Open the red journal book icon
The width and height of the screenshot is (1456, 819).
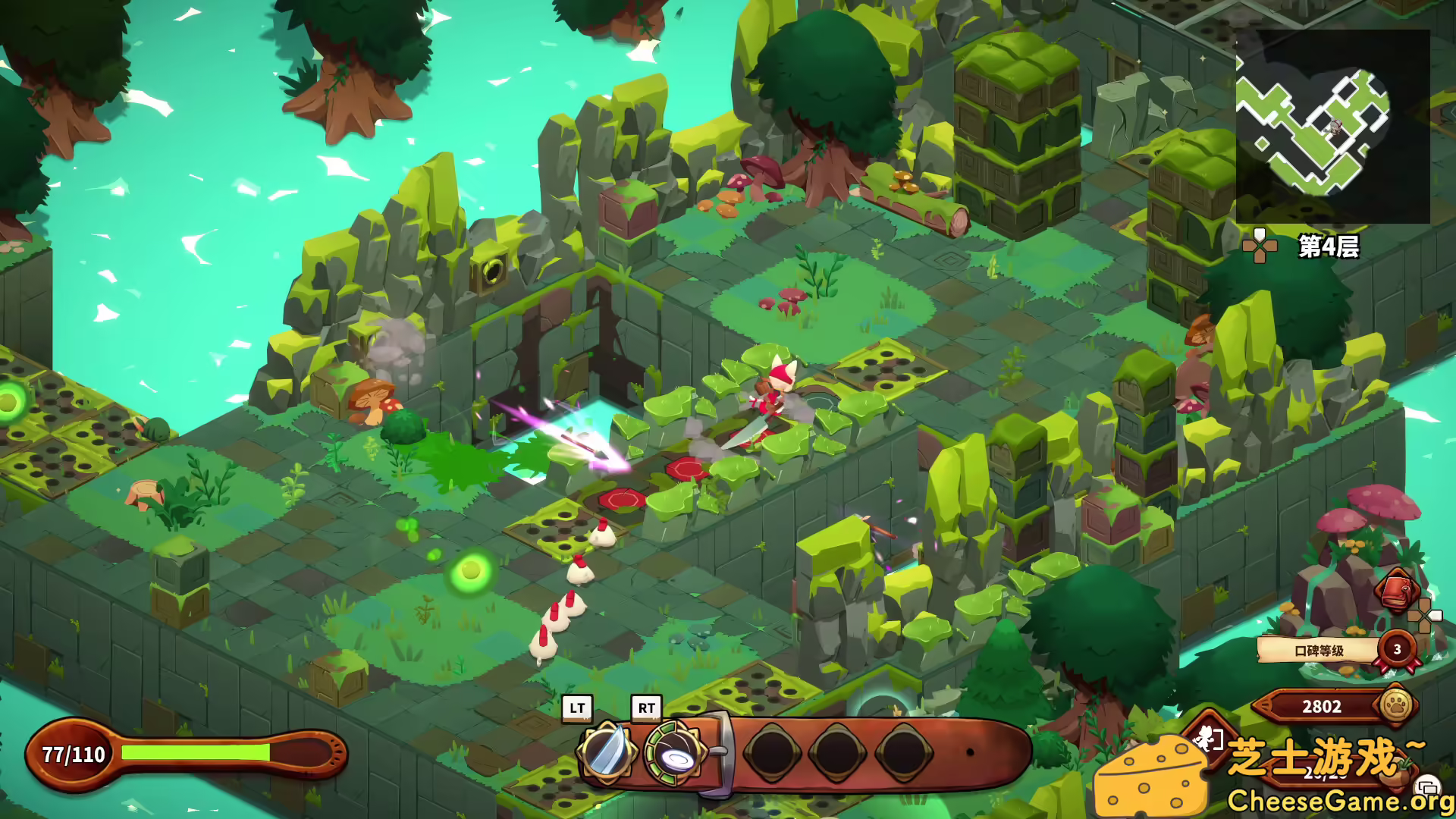(1397, 591)
